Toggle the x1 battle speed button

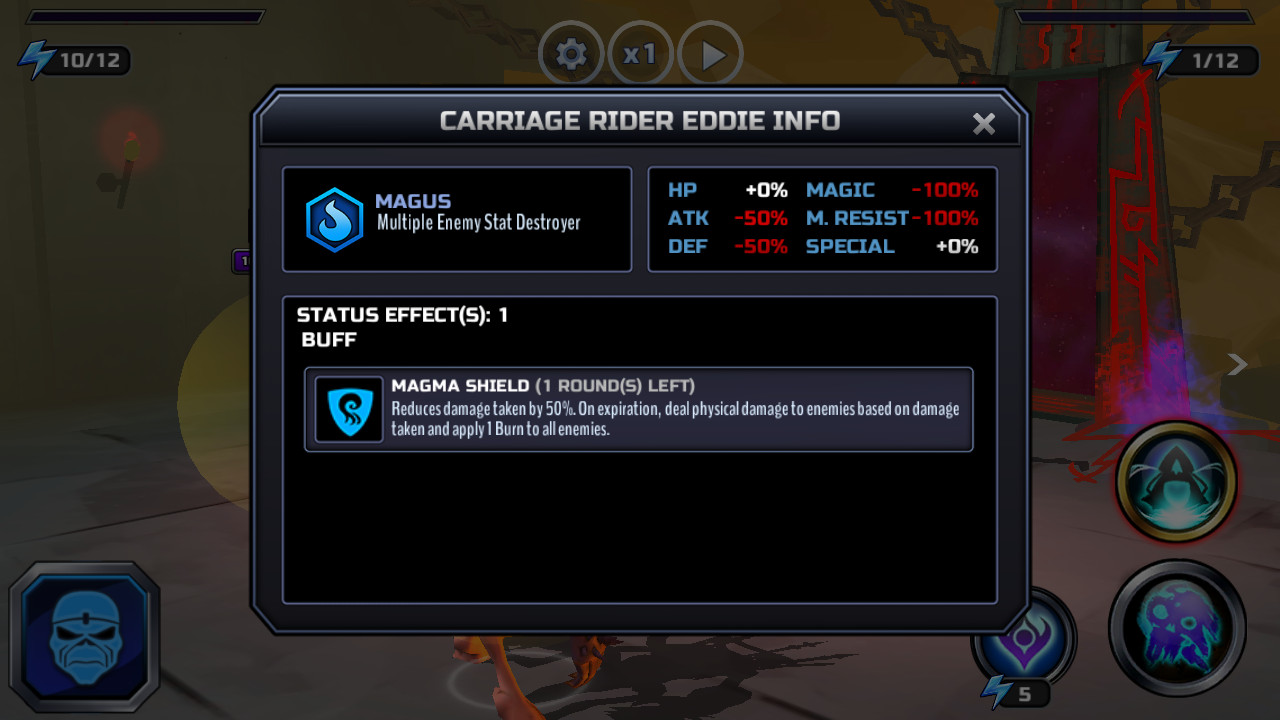coord(640,54)
